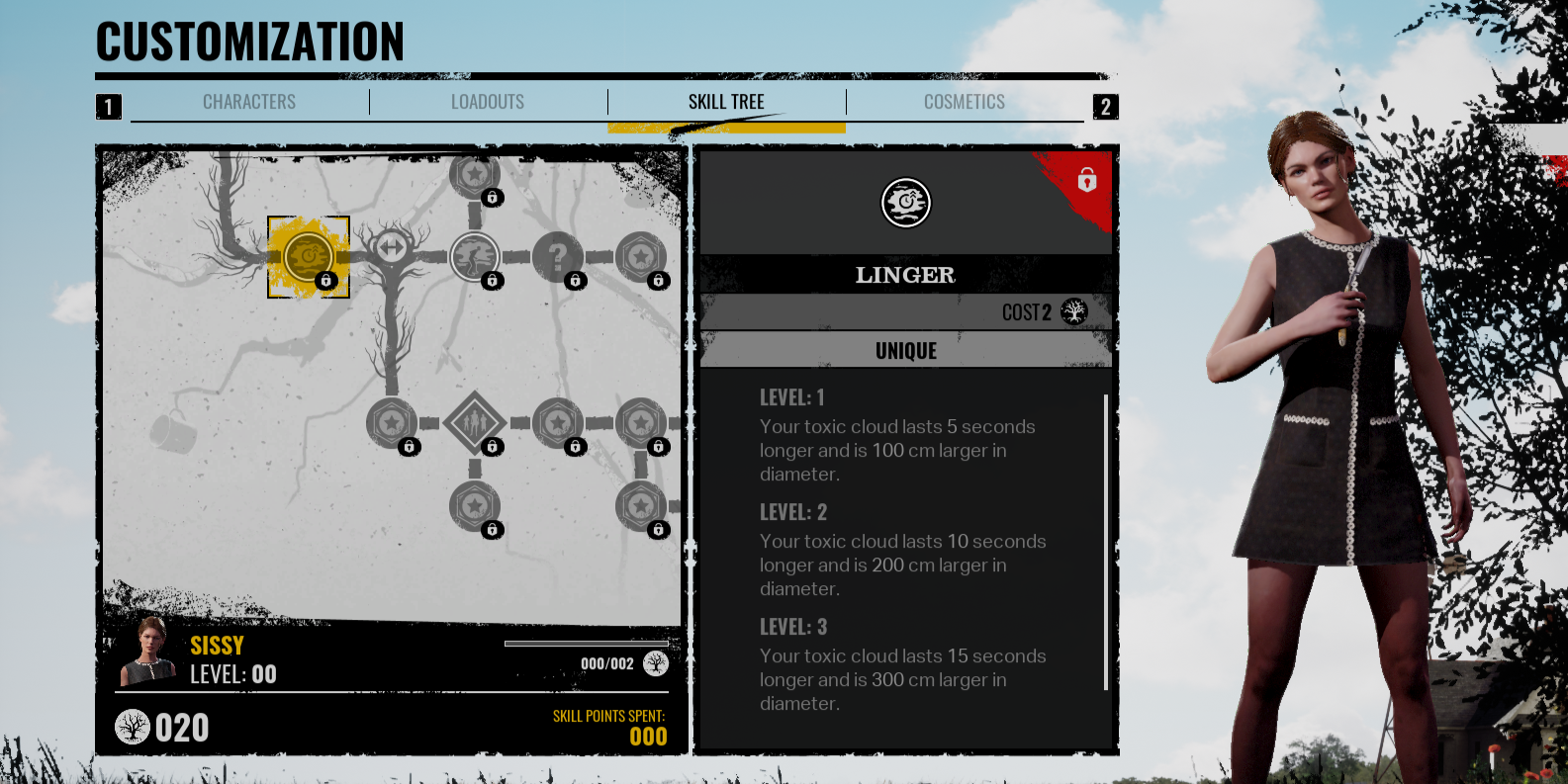Screen dimensions: 1568x784
Task: Open the COSMETICS tab
Action: tap(965, 101)
